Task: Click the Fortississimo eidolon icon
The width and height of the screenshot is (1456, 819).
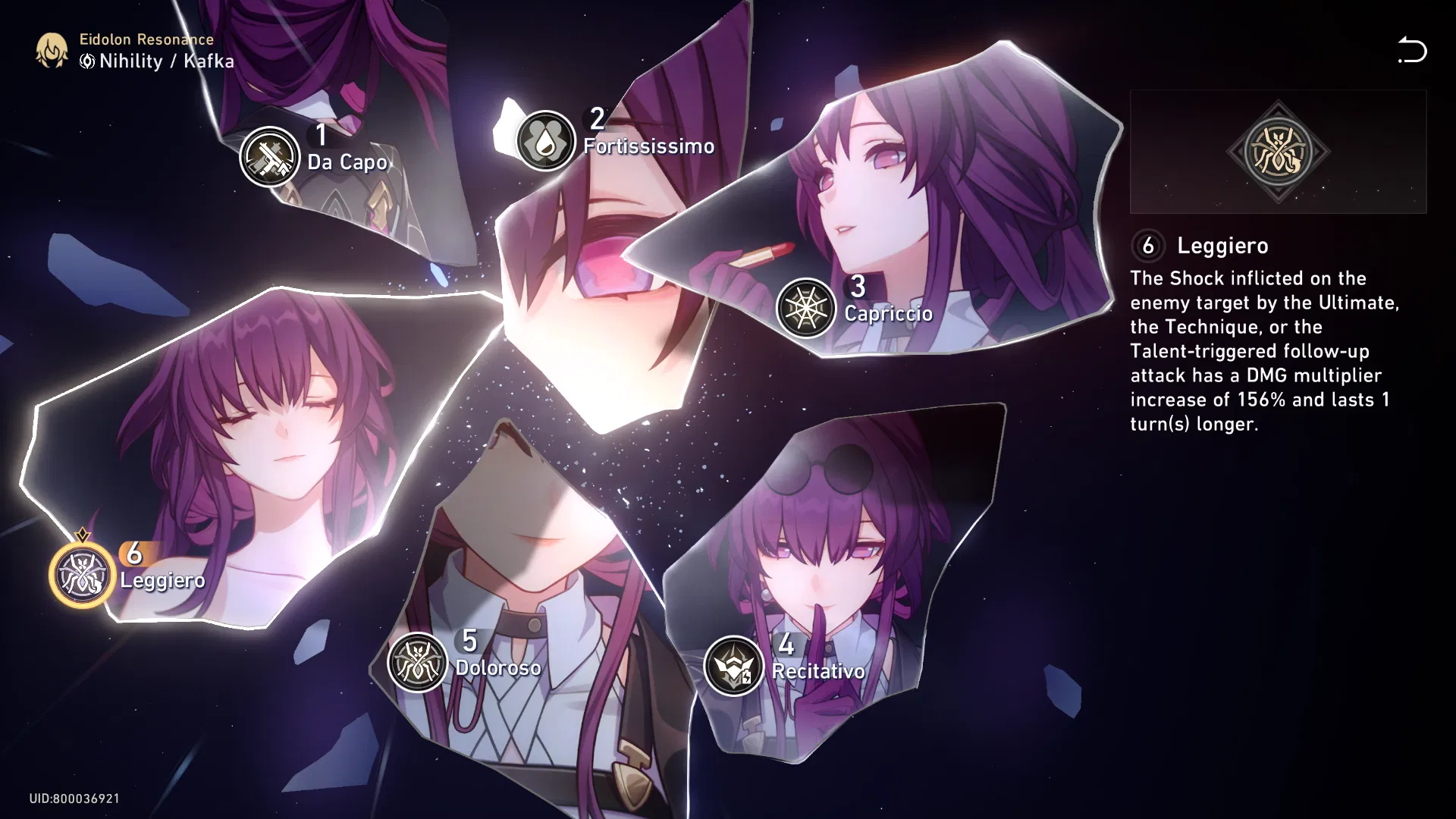Action: click(x=545, y=141)
